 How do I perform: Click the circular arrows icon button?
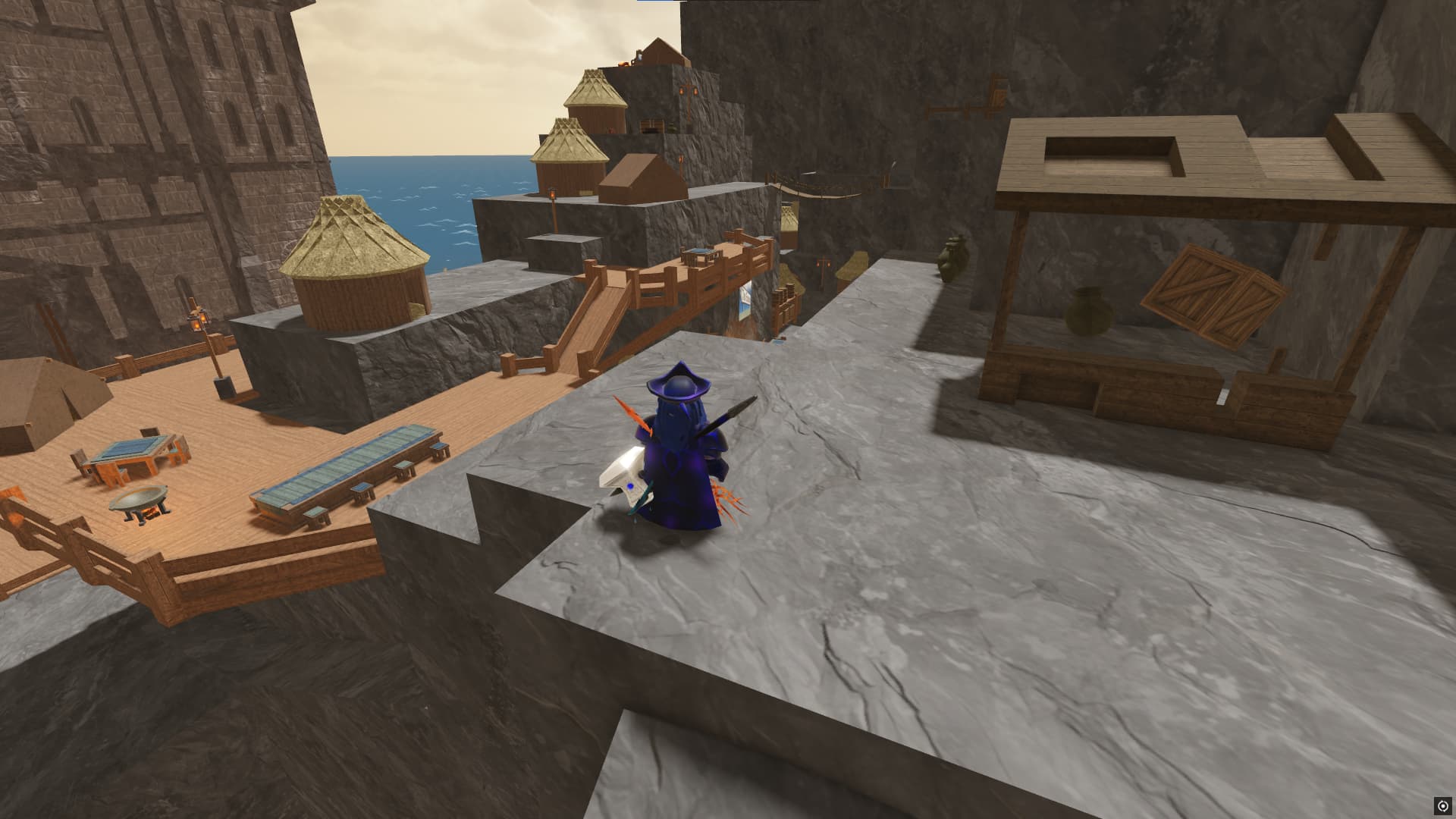coord(1442,805)
